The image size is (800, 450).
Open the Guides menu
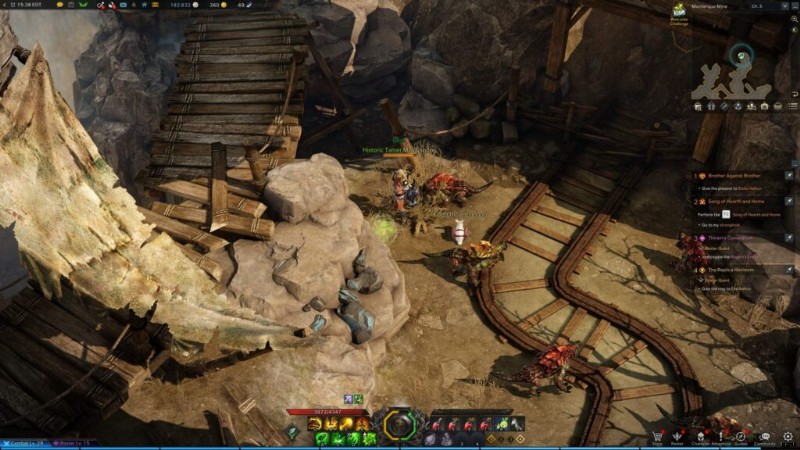coord(741,437)
